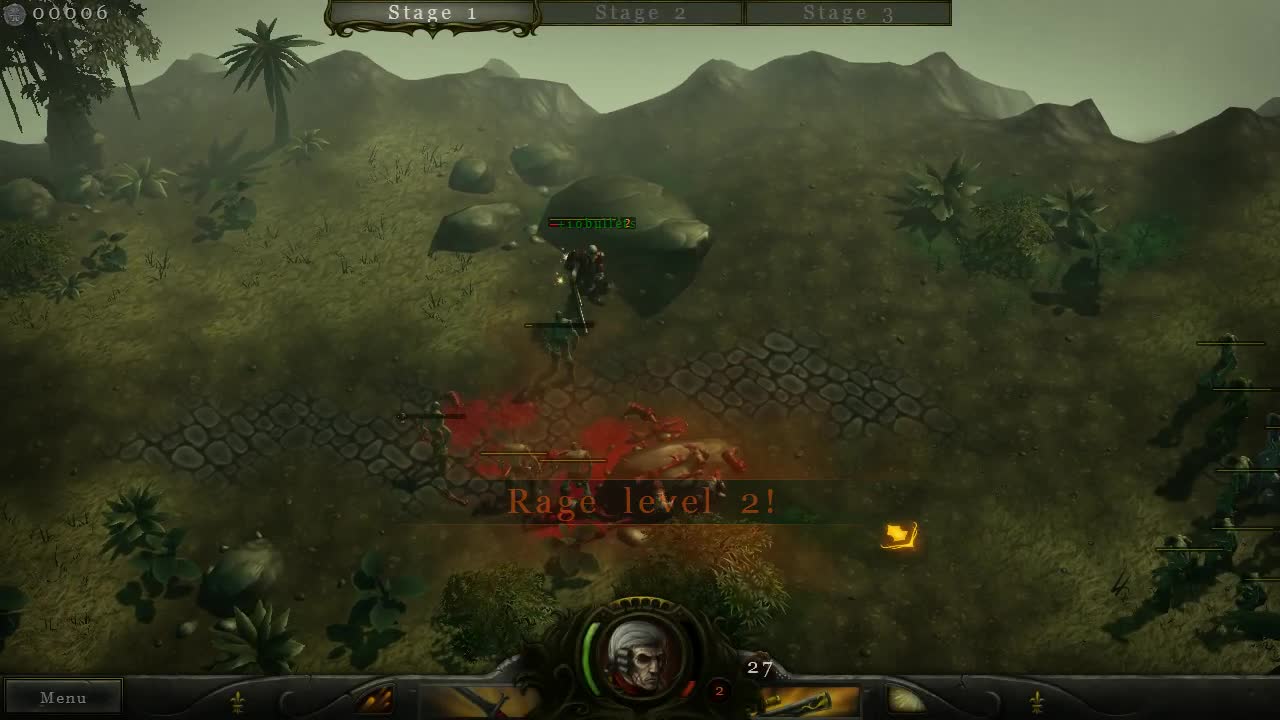Image resolution: width=1280 pixels, height=720 pixels.
Task: Pick up the yellow map item on the ground
Action: click(897, 537)
